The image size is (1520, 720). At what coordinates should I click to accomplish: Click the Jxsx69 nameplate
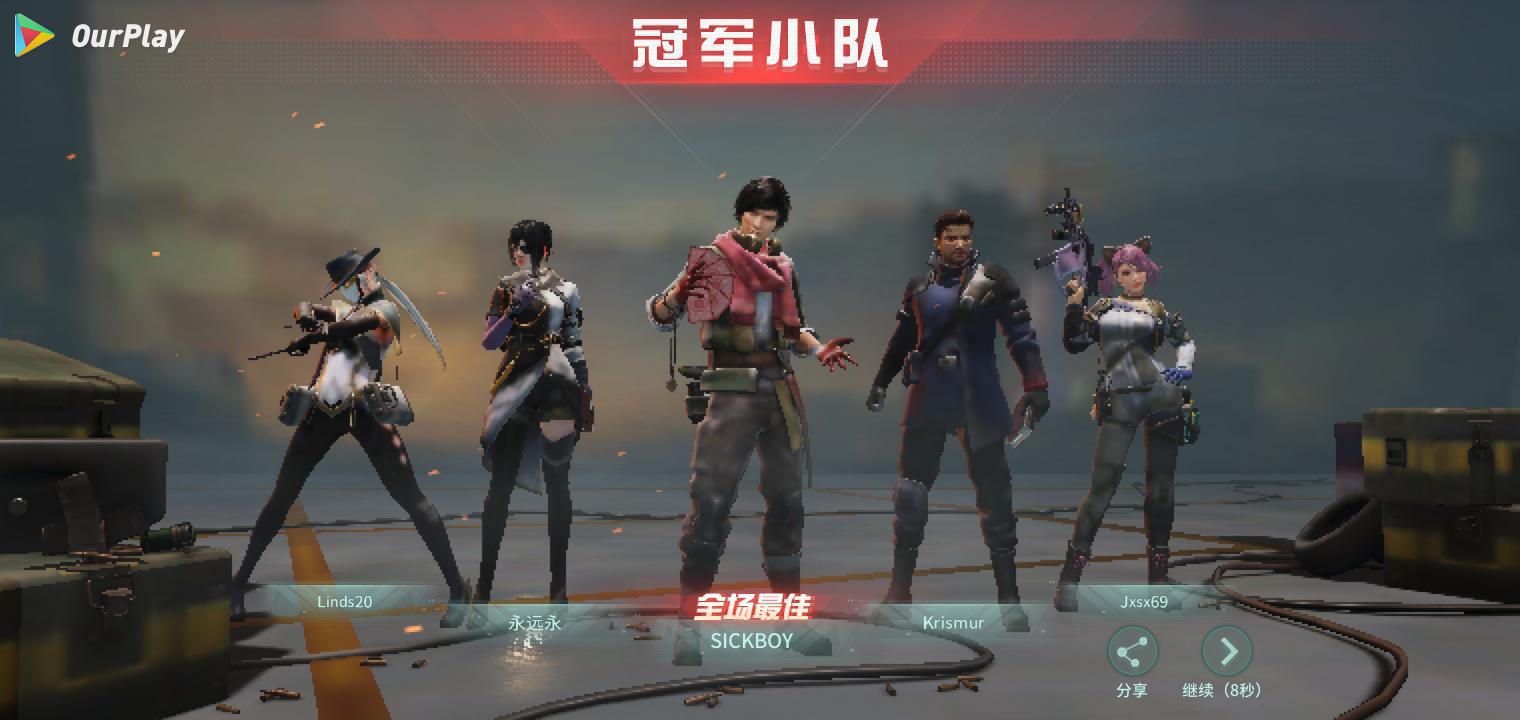pyautogui.click(x=1143, y=601)
